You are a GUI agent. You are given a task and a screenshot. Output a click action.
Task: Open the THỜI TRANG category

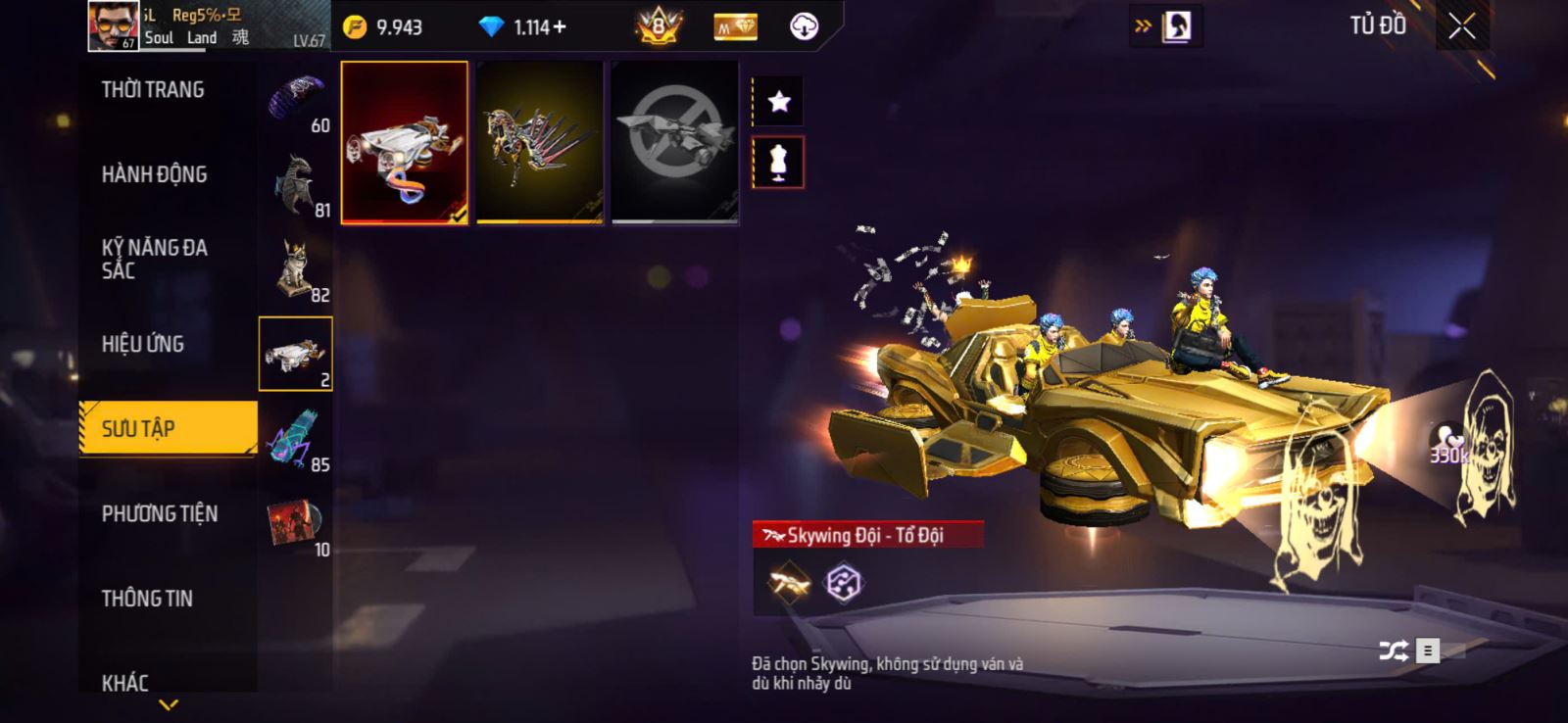click(x=153, y=90)
